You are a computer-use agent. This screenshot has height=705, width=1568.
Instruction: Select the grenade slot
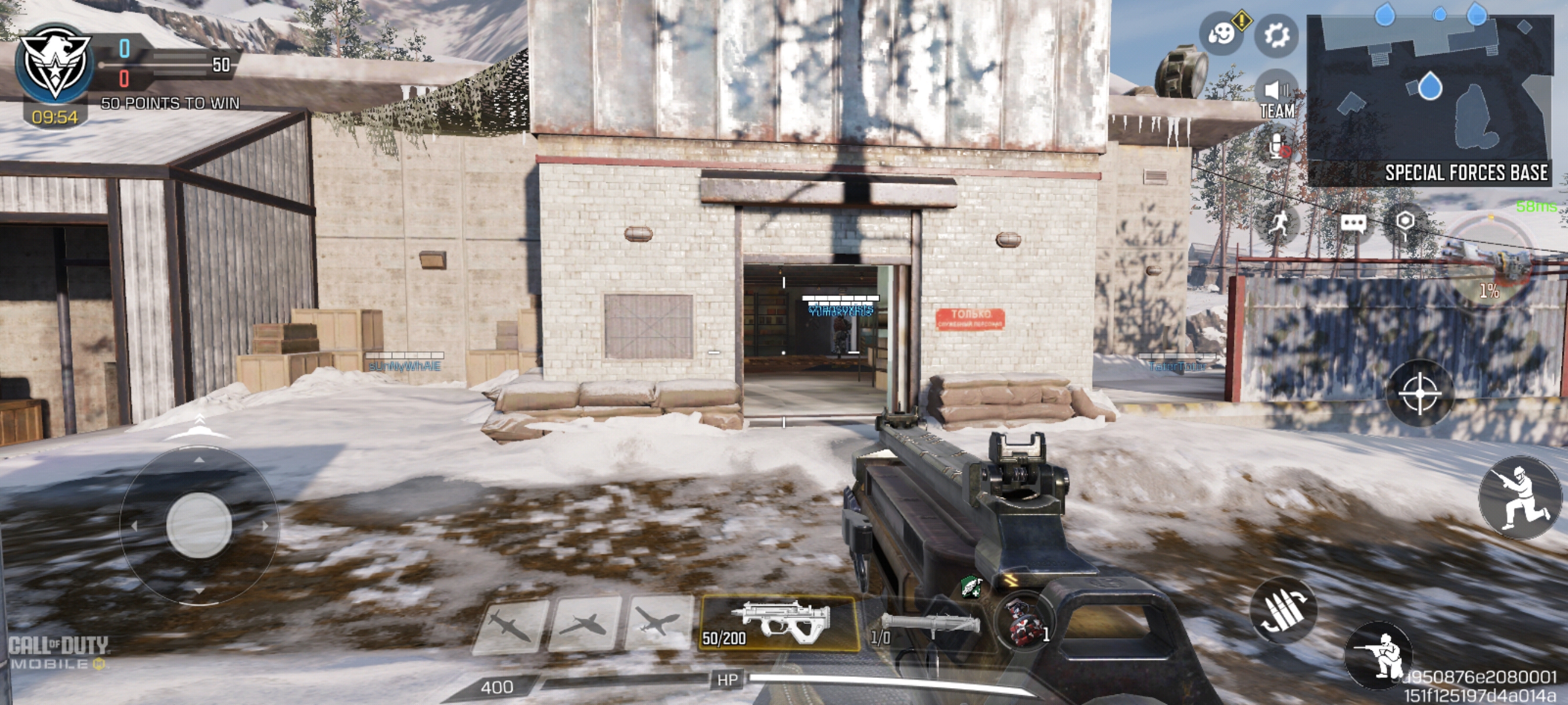click(x=1025, y=623)
